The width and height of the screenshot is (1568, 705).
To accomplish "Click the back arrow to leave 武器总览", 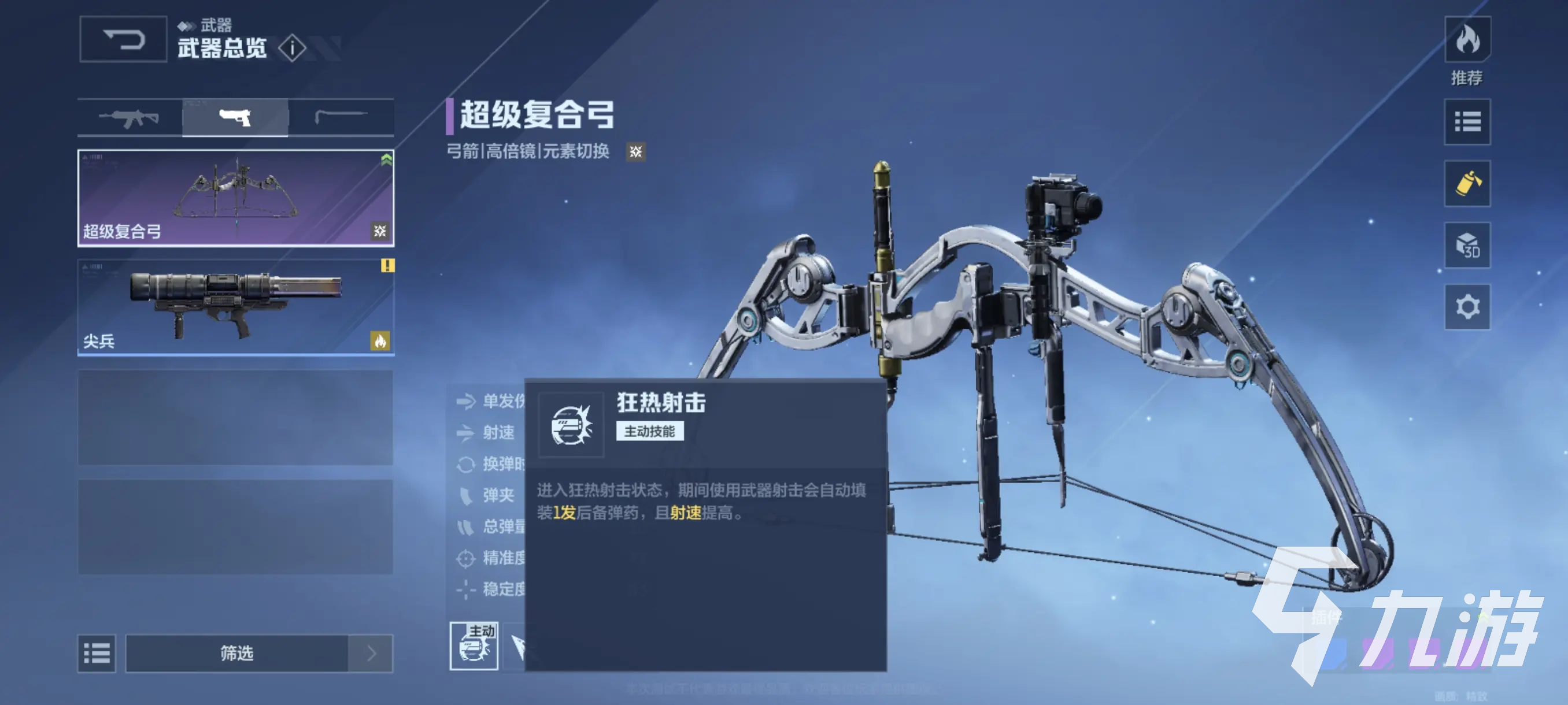I will pyautogui.click(x=123, y=39).
